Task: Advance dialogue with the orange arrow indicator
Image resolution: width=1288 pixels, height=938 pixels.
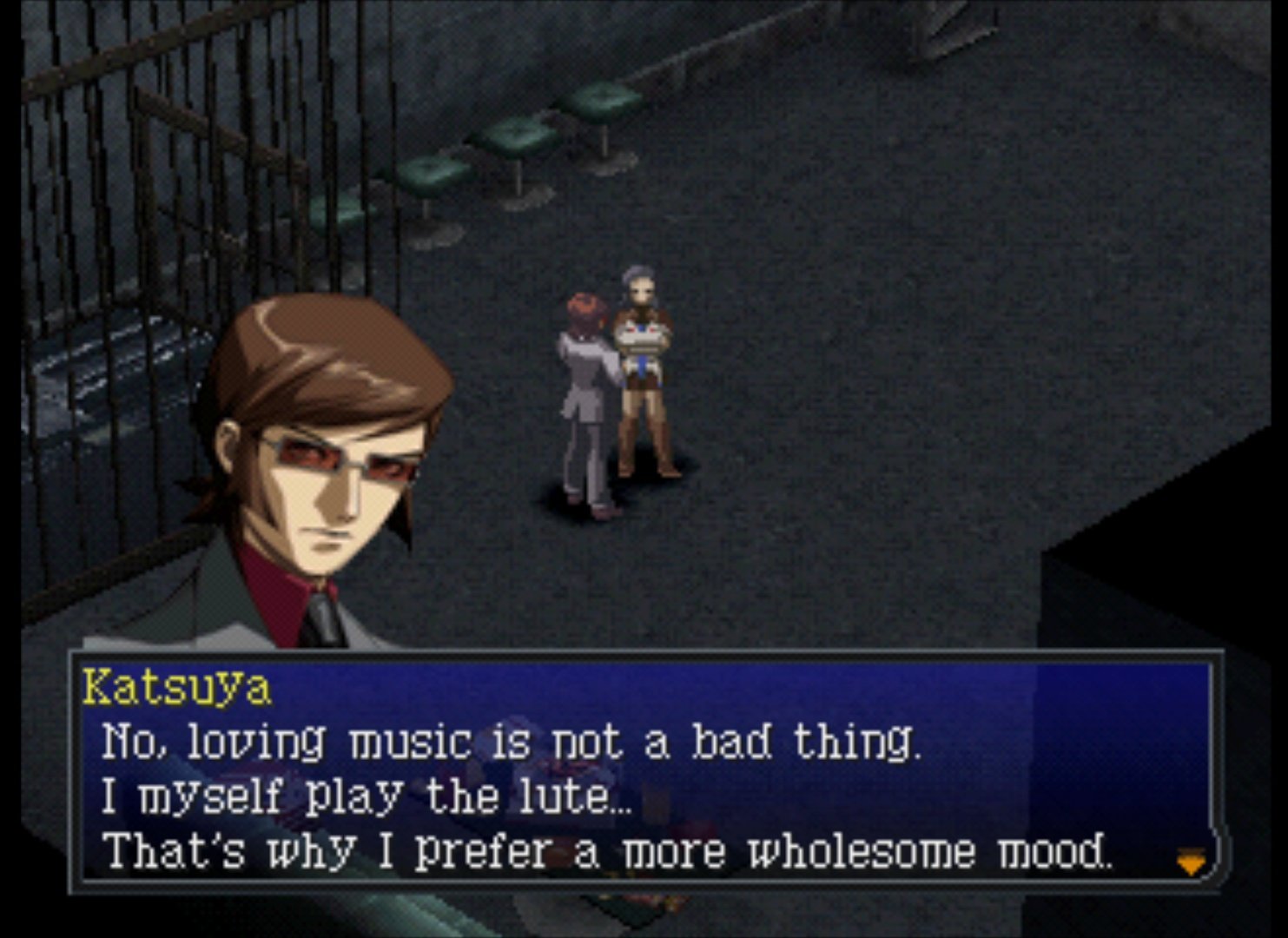Action: [x=1190, y=862]
